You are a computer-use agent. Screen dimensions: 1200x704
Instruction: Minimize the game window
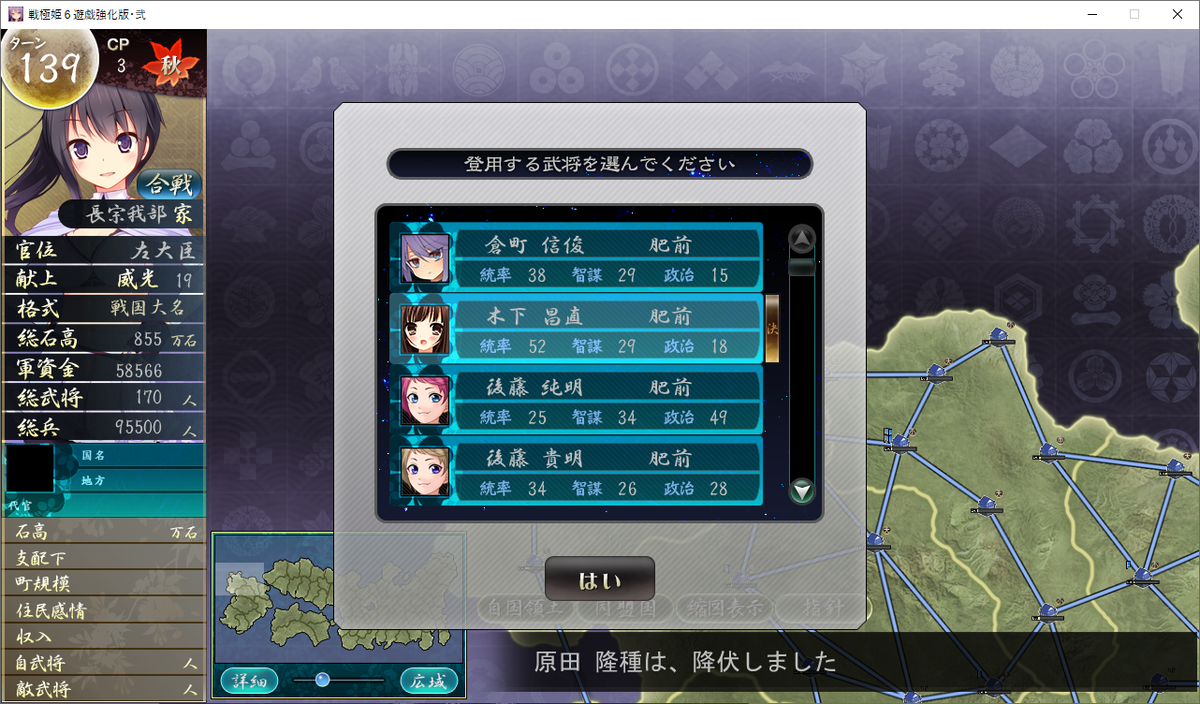click(1086, 14)
